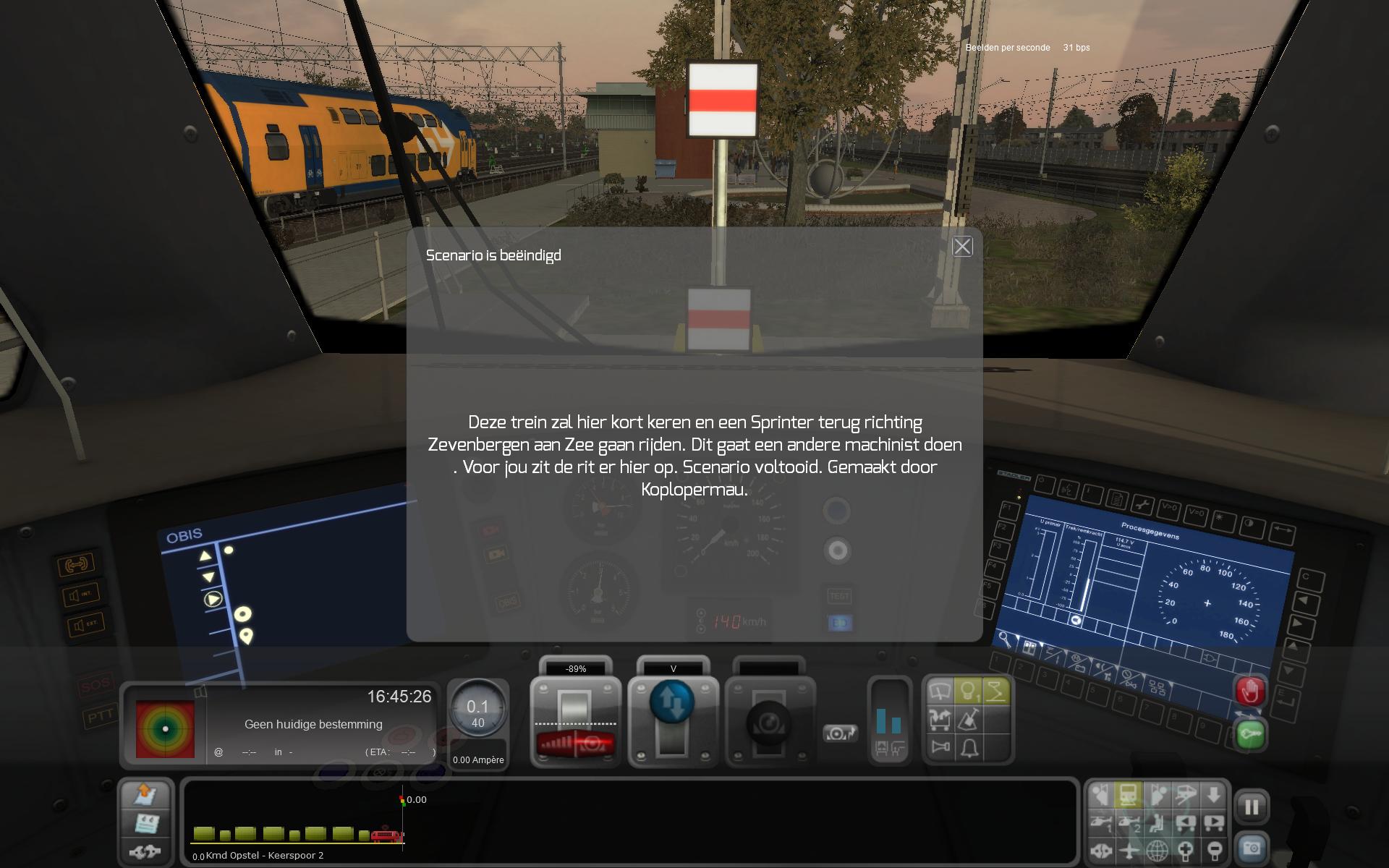The height and width of the screenshot is (868, 1389).
Task: Pause the game with the pause button
Action: (x=1252, y=807)
